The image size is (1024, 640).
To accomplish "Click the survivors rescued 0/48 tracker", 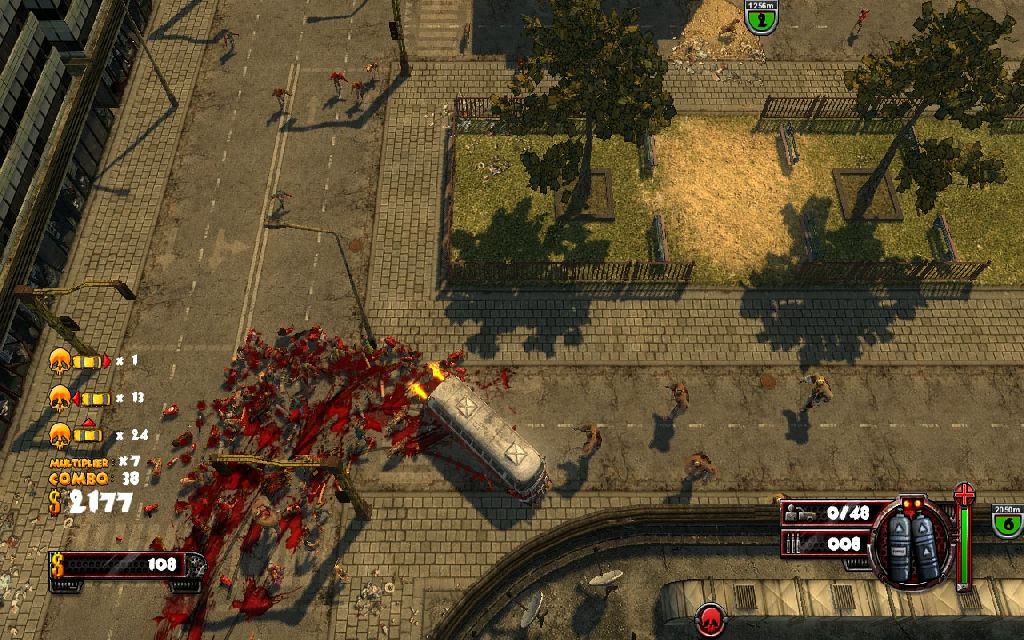I will coord(829,513).
